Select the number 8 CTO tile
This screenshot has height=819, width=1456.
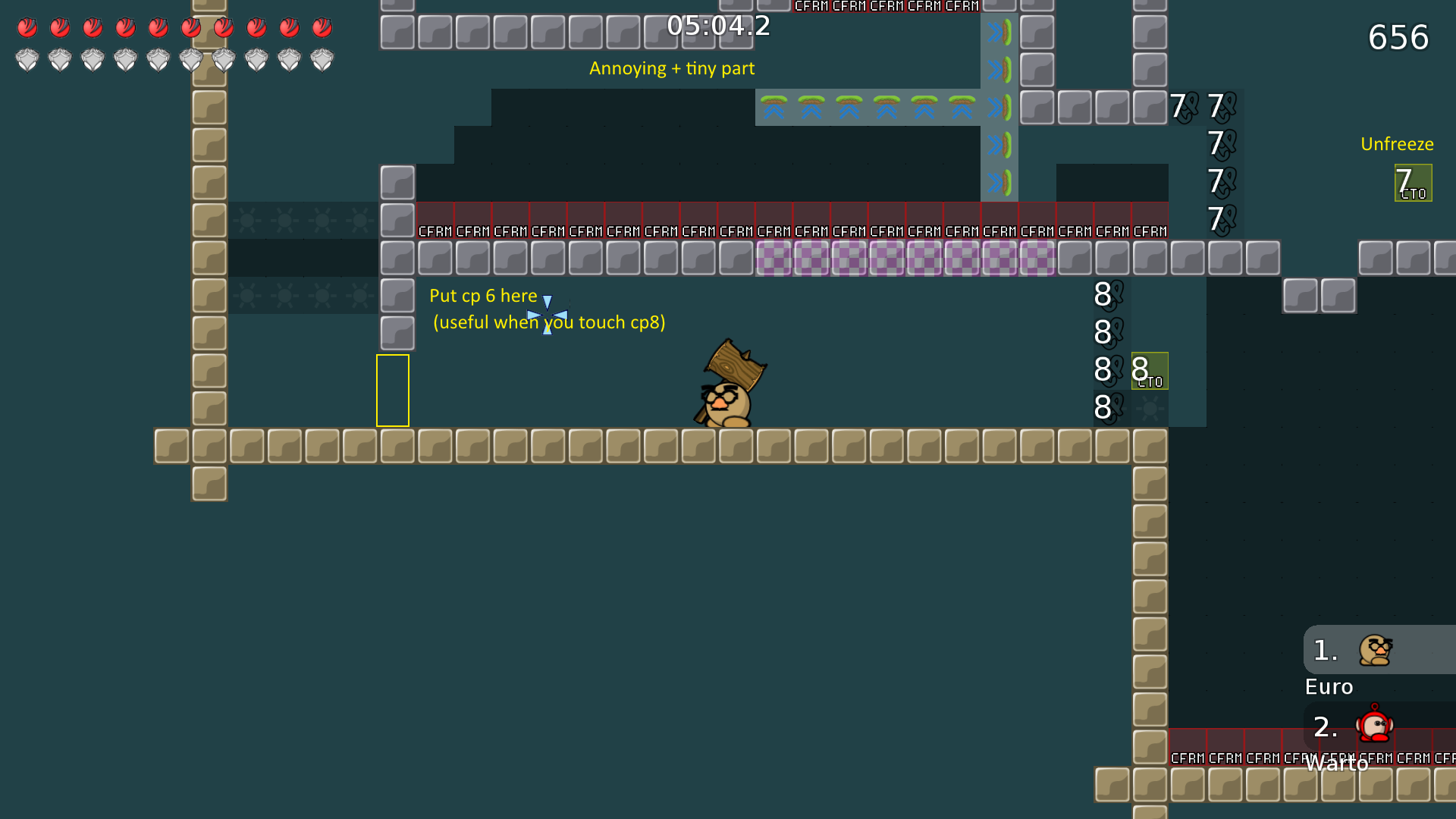click(1149, 371)
